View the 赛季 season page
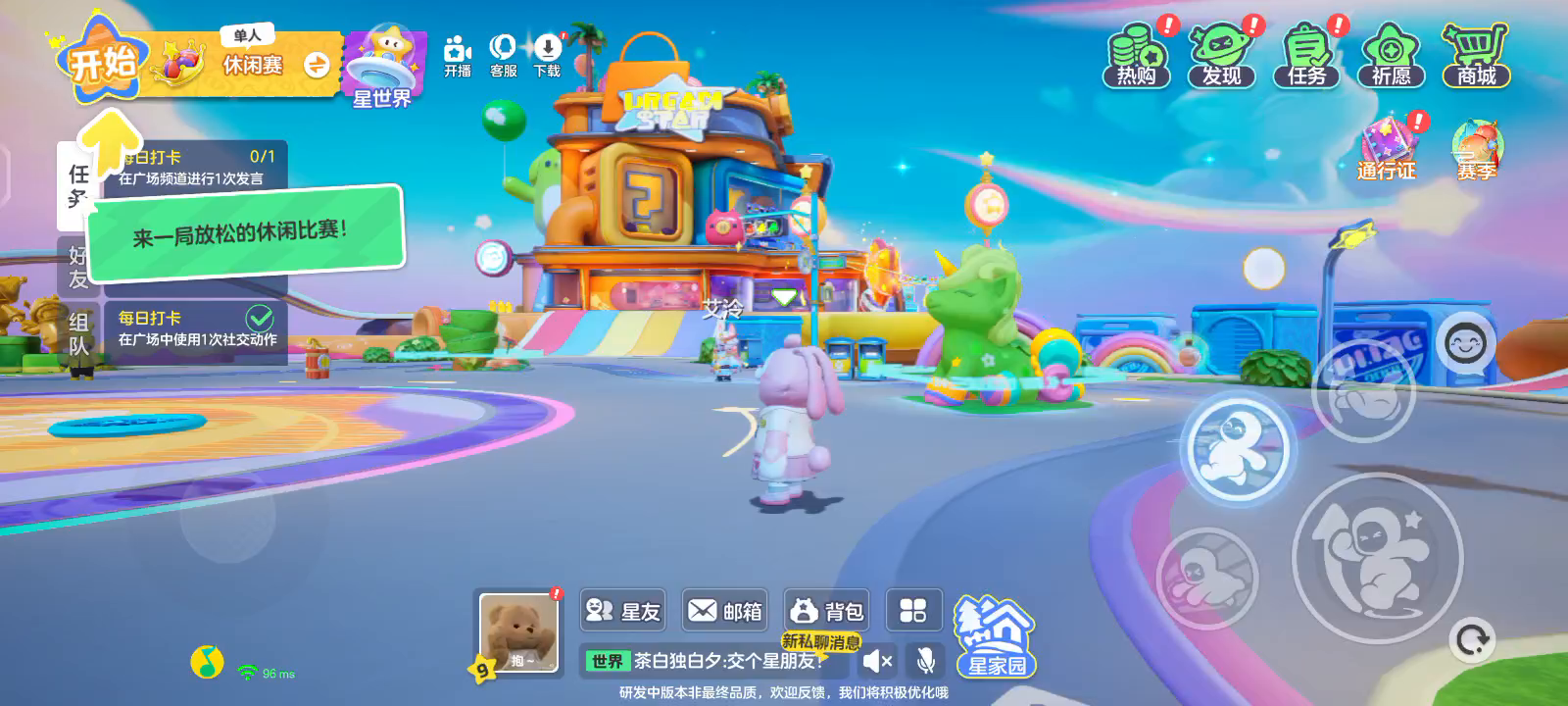Image resolution: width=1568 pixels, height=706 pixels. (x=1476, y=151)
